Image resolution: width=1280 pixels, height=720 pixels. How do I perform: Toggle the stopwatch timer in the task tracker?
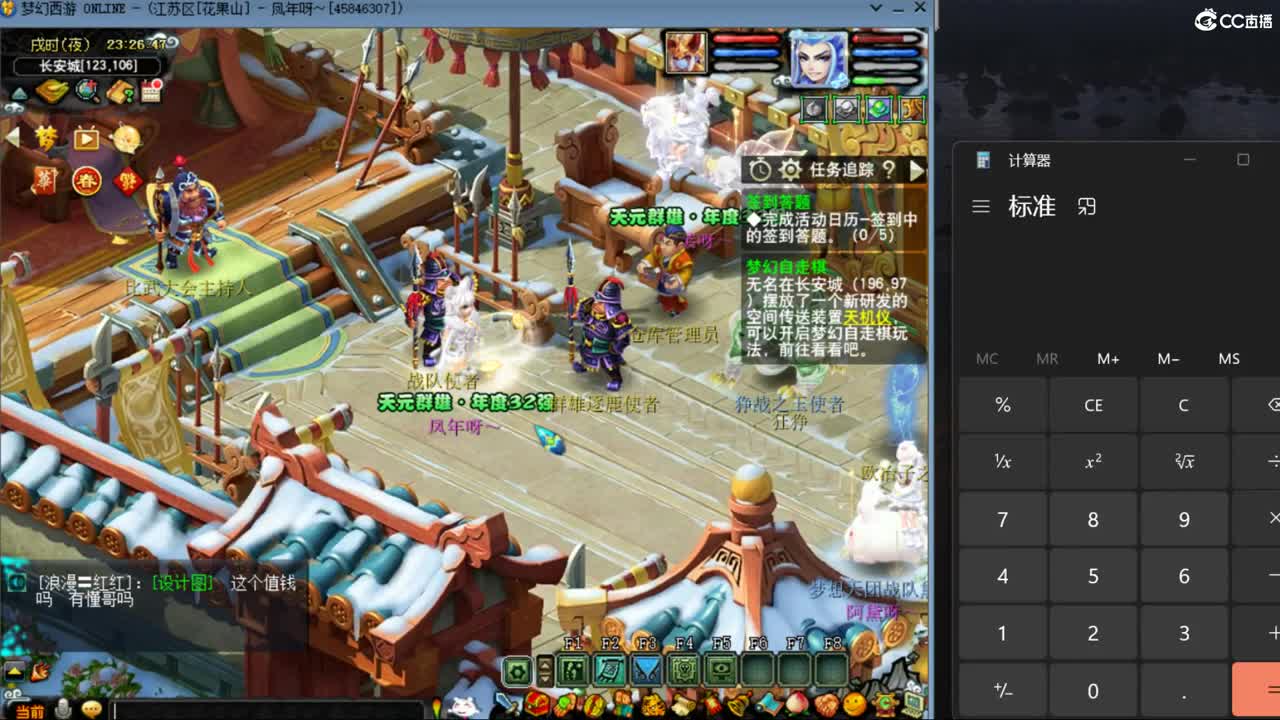pos(760,168)
